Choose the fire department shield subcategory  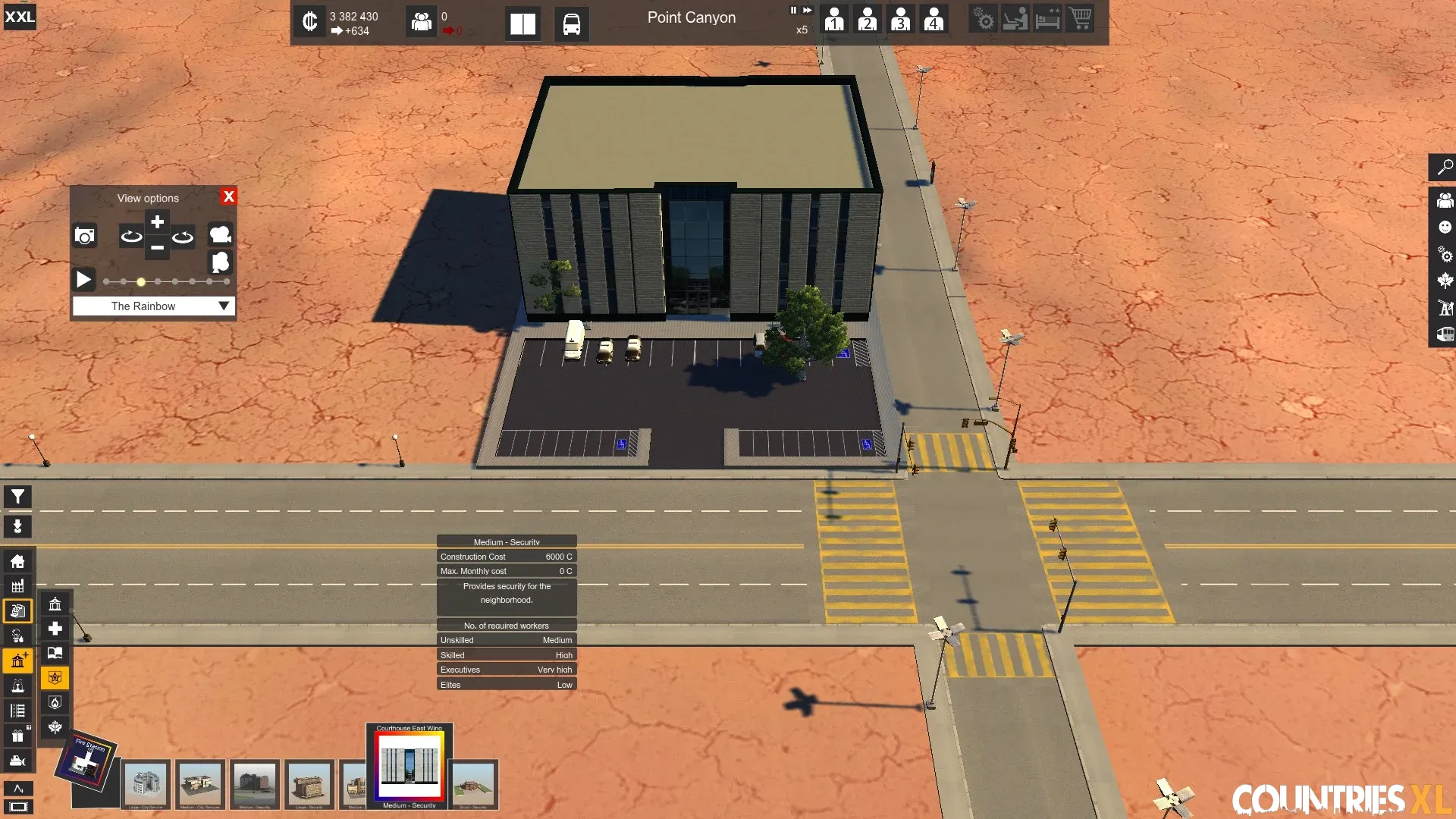click(55, 702)
